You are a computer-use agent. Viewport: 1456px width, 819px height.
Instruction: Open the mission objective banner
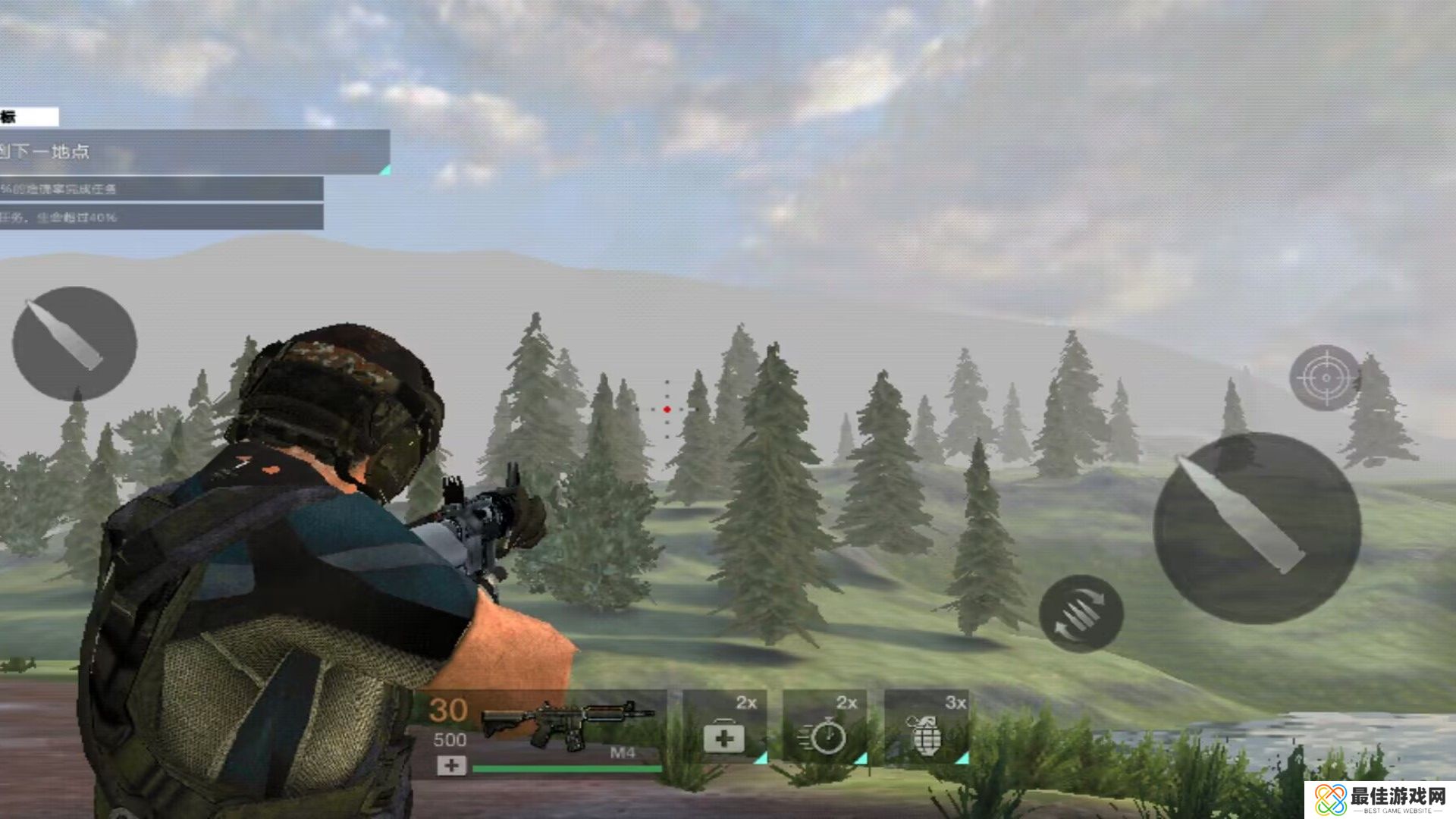click(x=193, y=152)
